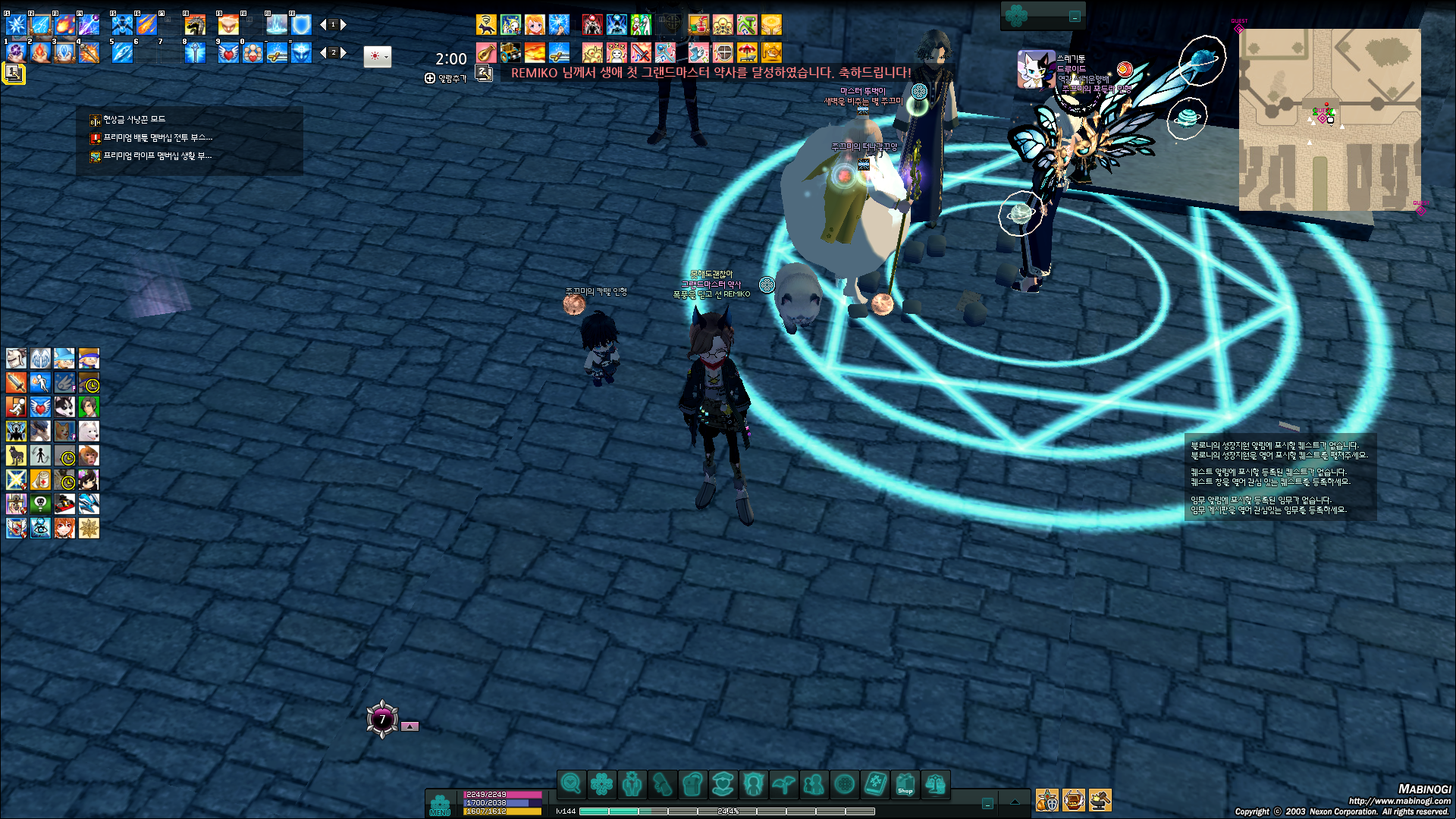Open the Shop from the bottom bar
Screen dimensions: 1456x819
(x=905, y=784)
